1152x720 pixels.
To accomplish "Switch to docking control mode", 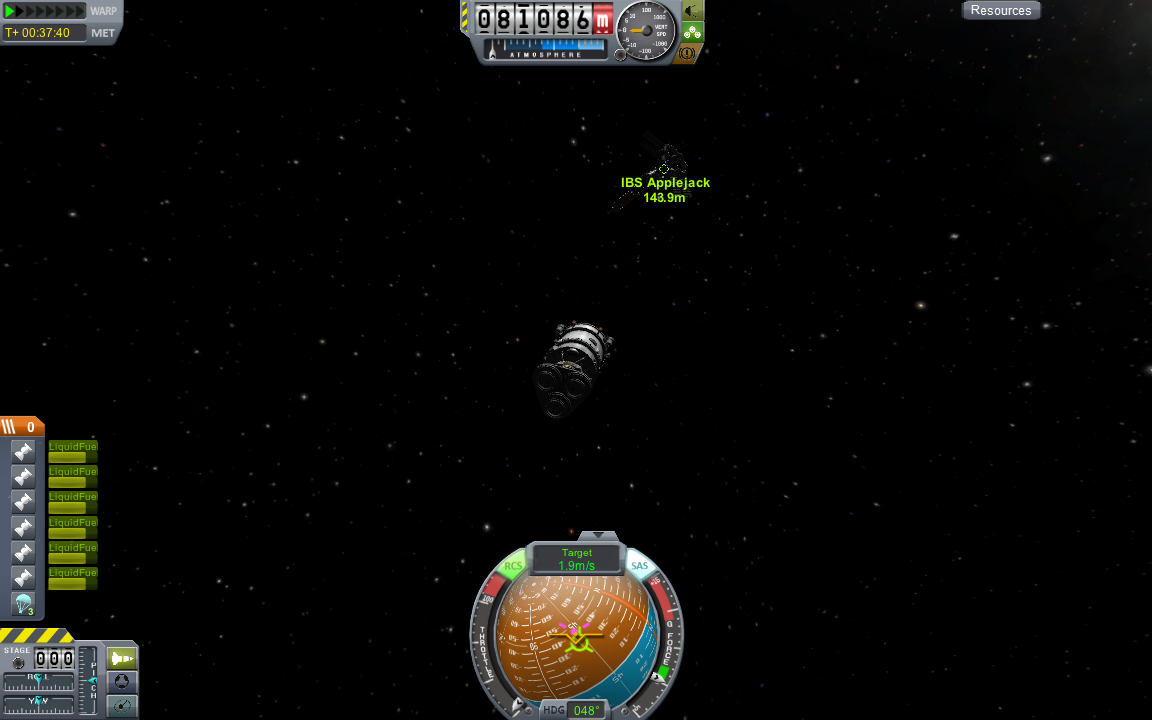I will pos(122,682).
